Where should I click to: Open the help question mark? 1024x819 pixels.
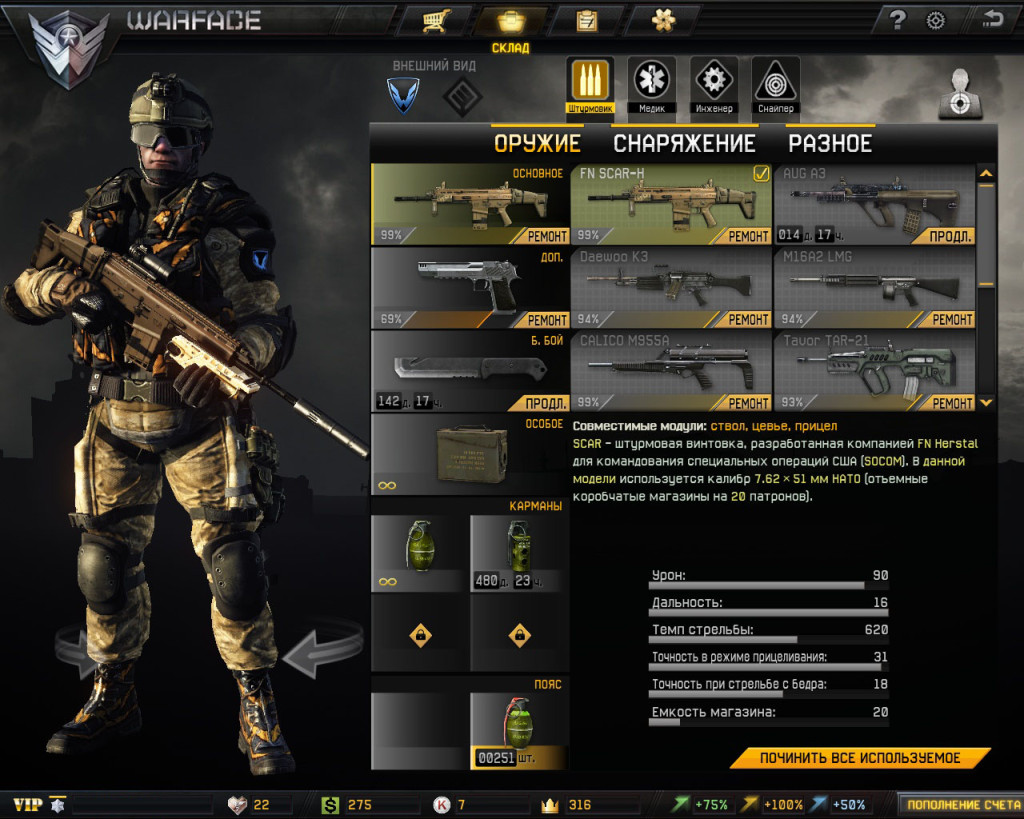pyautogui.click(x=897, y=20)
